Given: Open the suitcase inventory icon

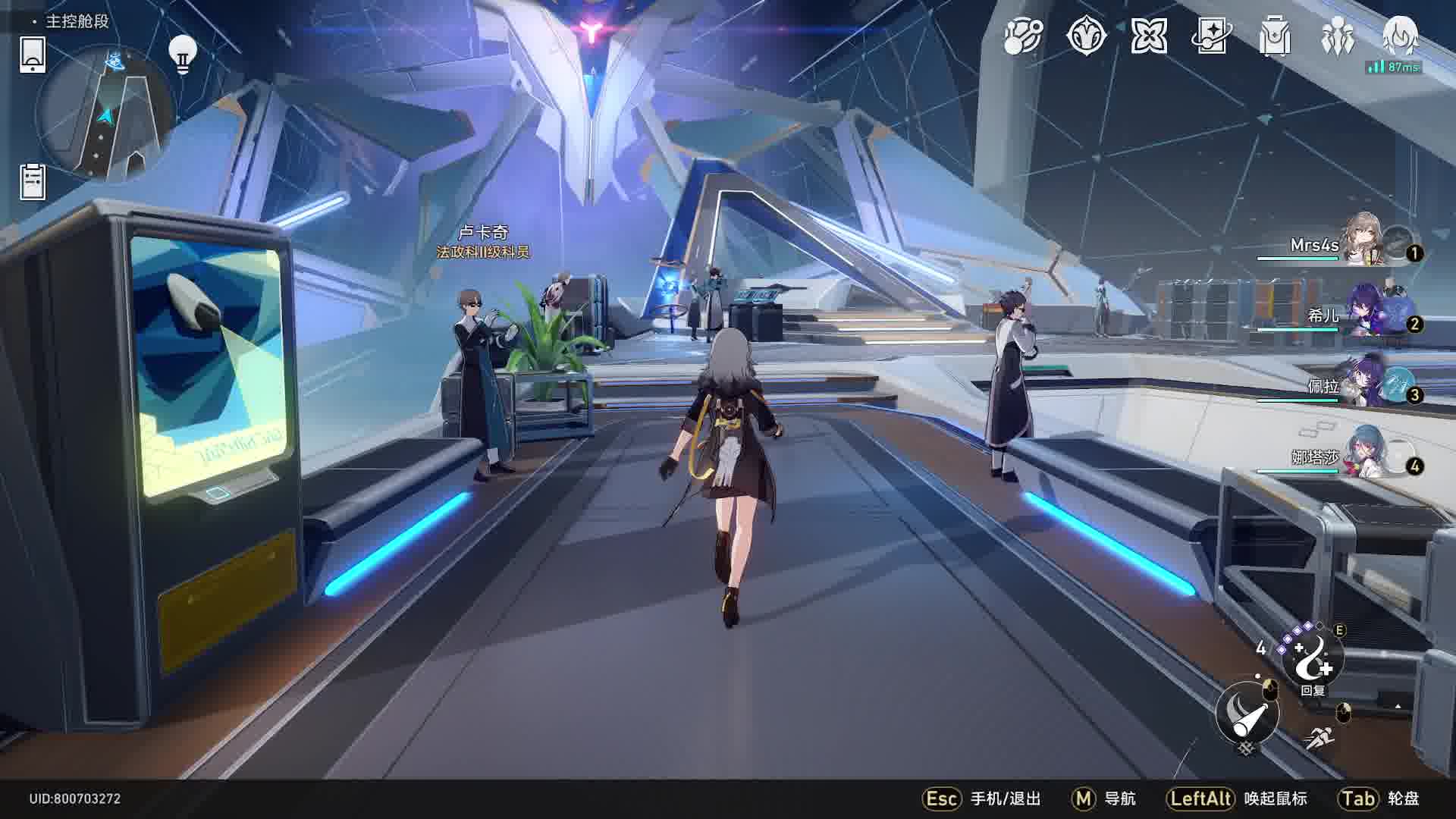Looking at the screenshot, I should [1275, 36].
